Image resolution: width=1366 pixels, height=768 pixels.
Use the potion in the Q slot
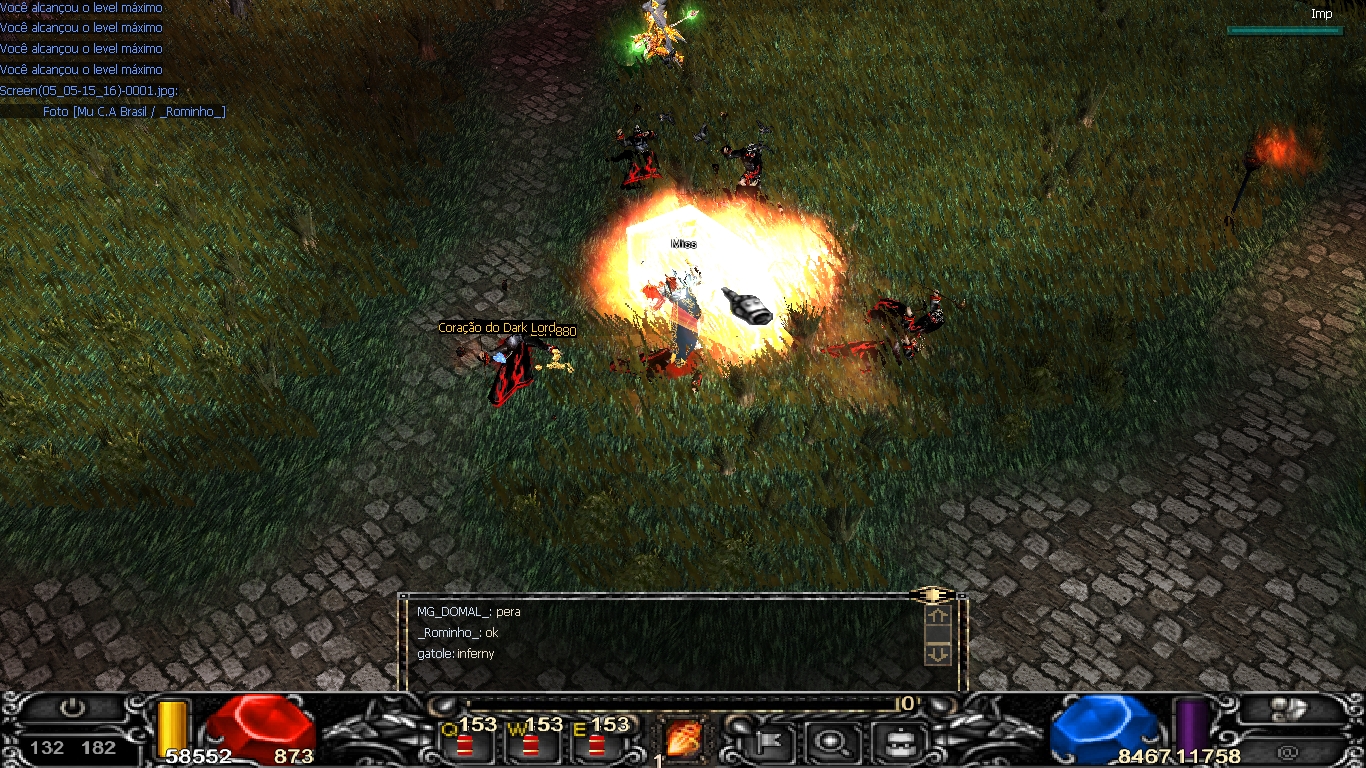465,744
